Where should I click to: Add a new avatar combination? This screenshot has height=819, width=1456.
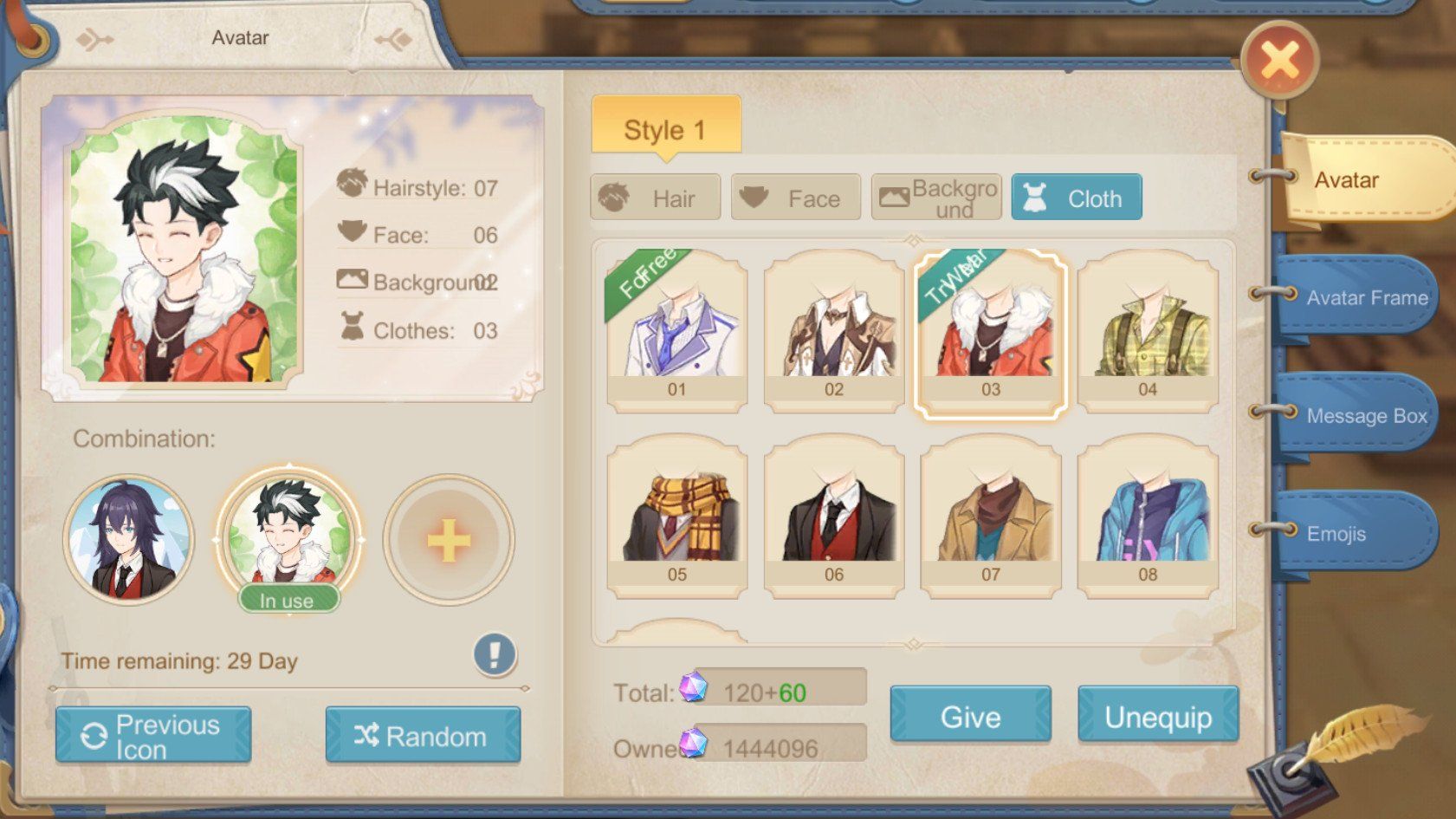449,541
